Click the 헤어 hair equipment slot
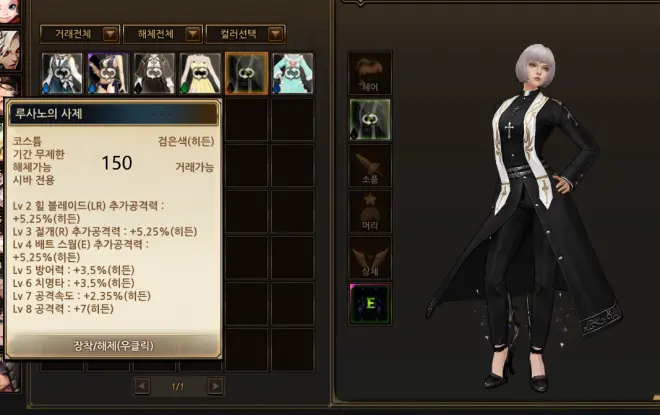 370,74
